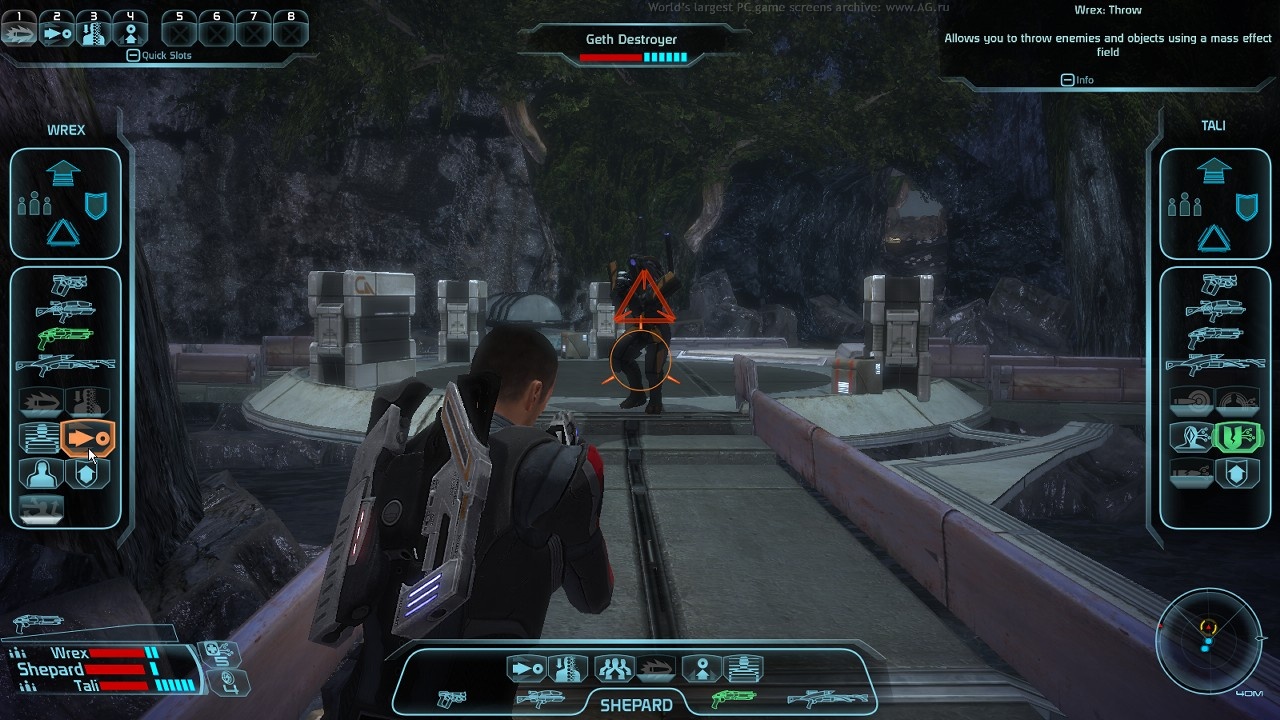Click Wrex's shield-shaped take cover command
This screenshot has height=720, width=1280.
point(96,206)
